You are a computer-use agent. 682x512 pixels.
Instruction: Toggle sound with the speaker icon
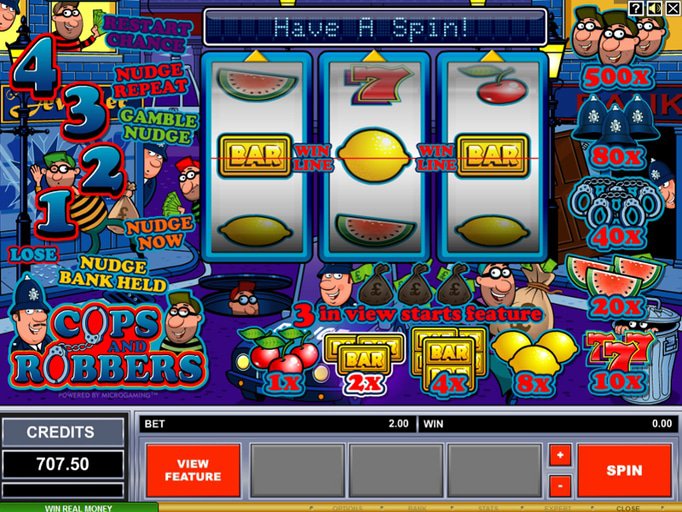[x=654, y=9]
